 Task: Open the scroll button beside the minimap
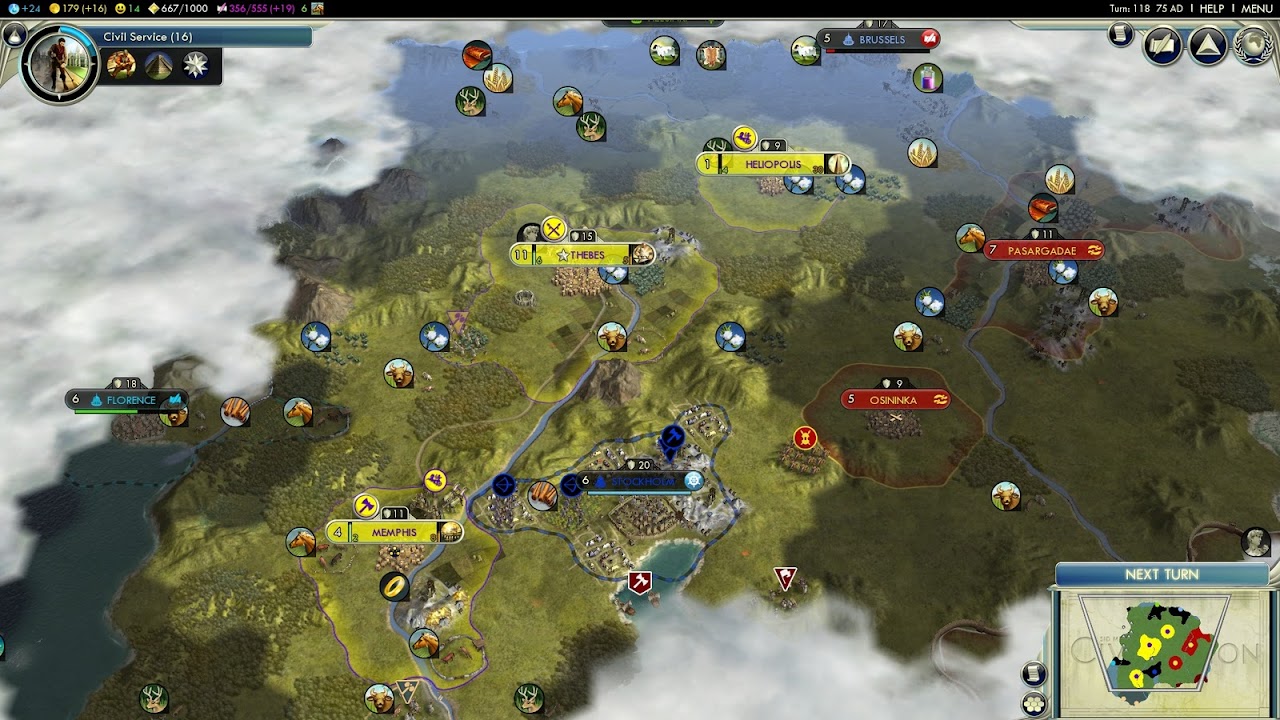click(x=1034, y=674)
